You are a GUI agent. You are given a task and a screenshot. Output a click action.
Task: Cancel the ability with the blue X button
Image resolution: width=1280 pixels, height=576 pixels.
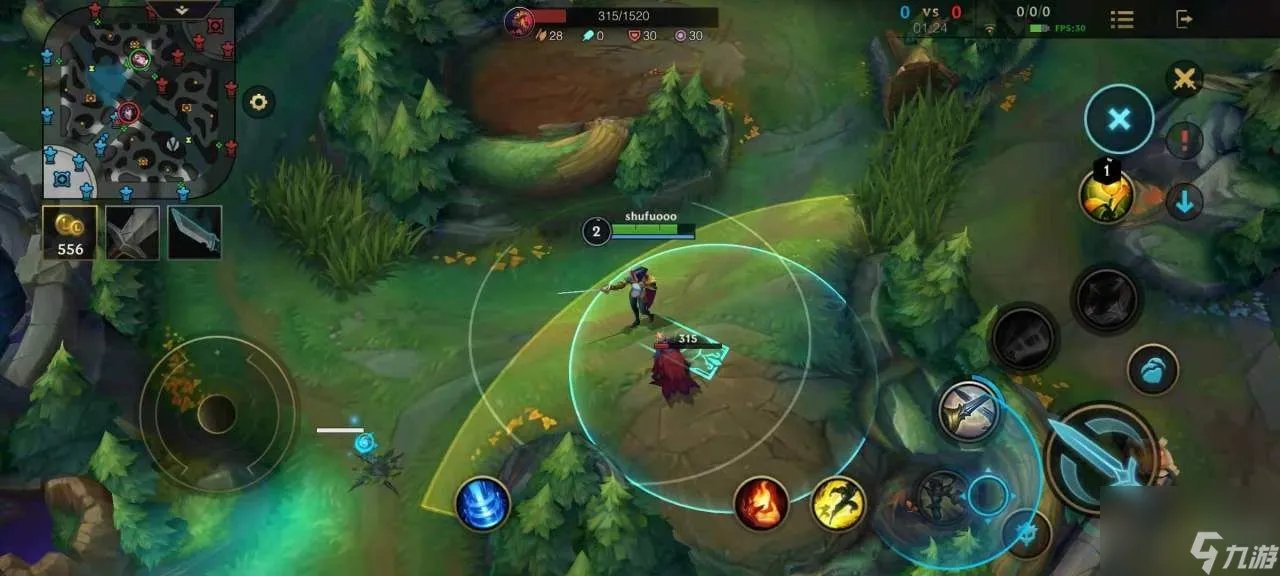(x=1119, y=120)
